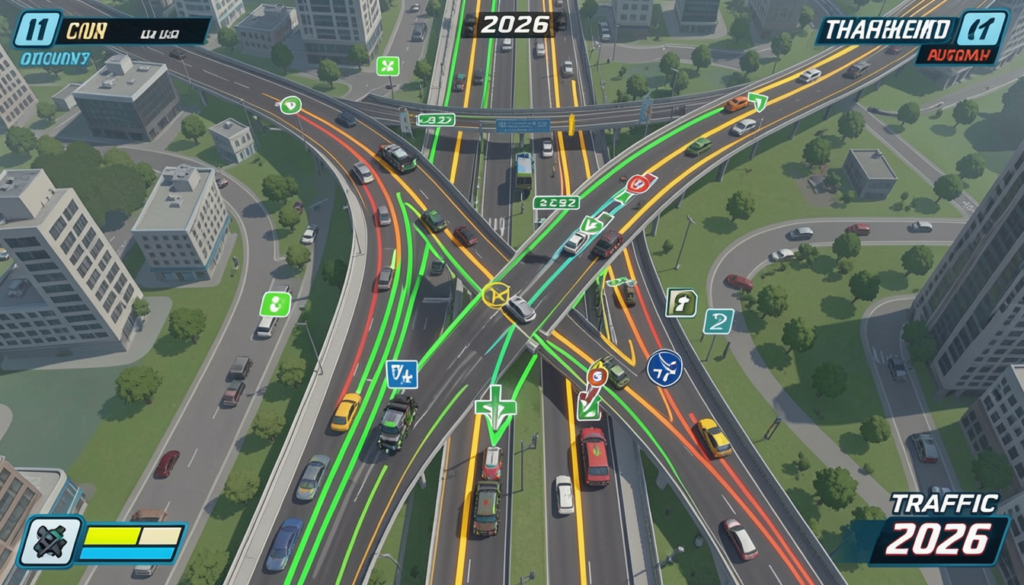Select the white turn-arrow sign marker
The height and width of the screenshot is (585, 1024).
pos(681,303)
